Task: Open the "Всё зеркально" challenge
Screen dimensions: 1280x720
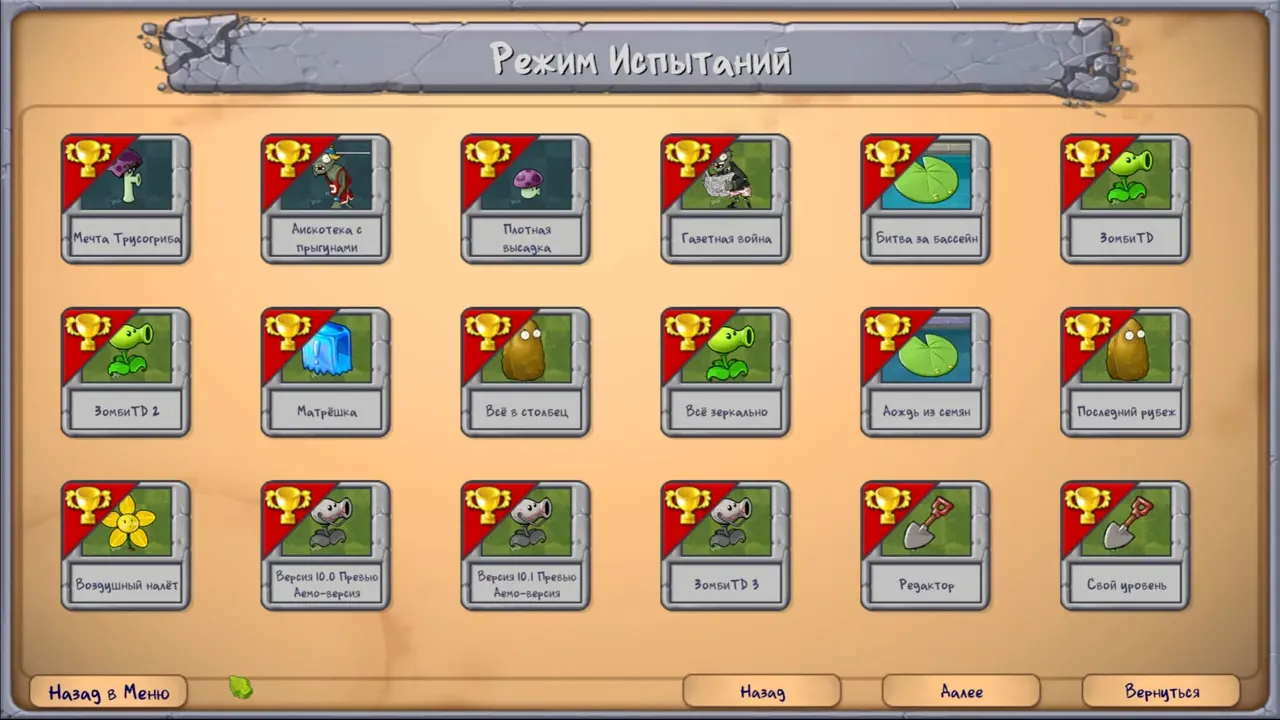Action: click(725, 370)
